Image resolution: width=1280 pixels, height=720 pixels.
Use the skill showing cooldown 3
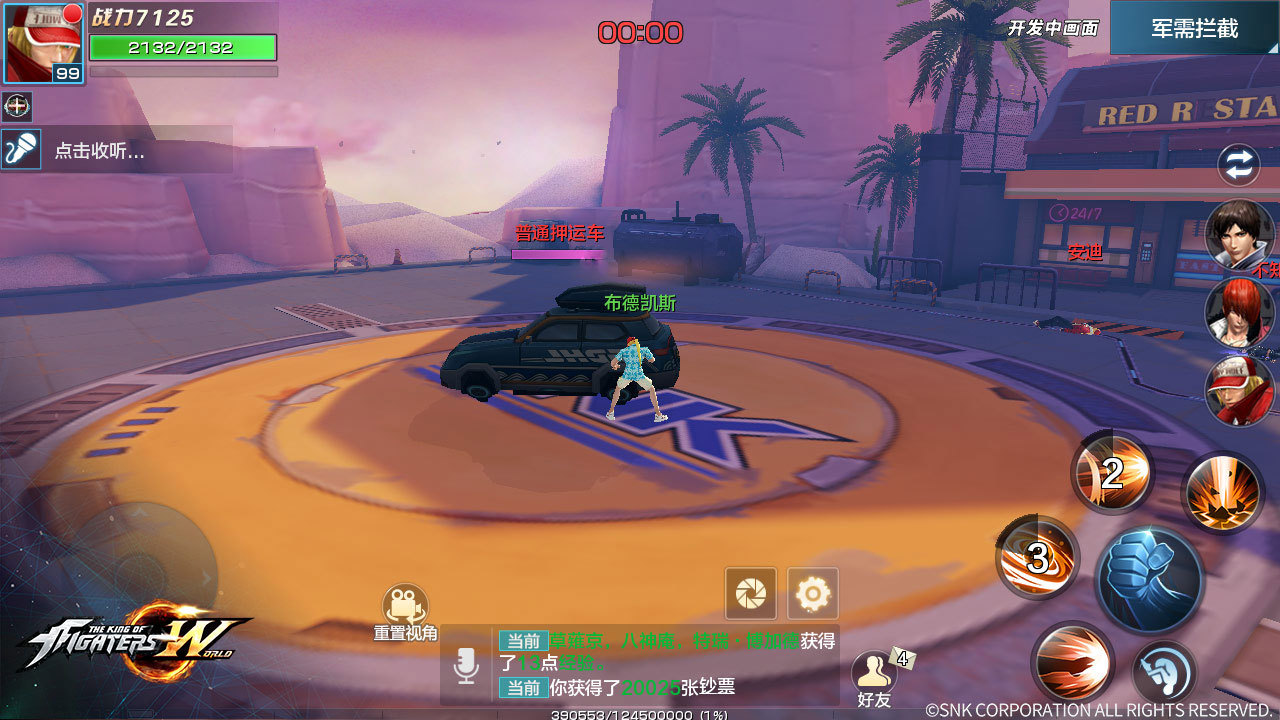click(x=1037, y=558)
